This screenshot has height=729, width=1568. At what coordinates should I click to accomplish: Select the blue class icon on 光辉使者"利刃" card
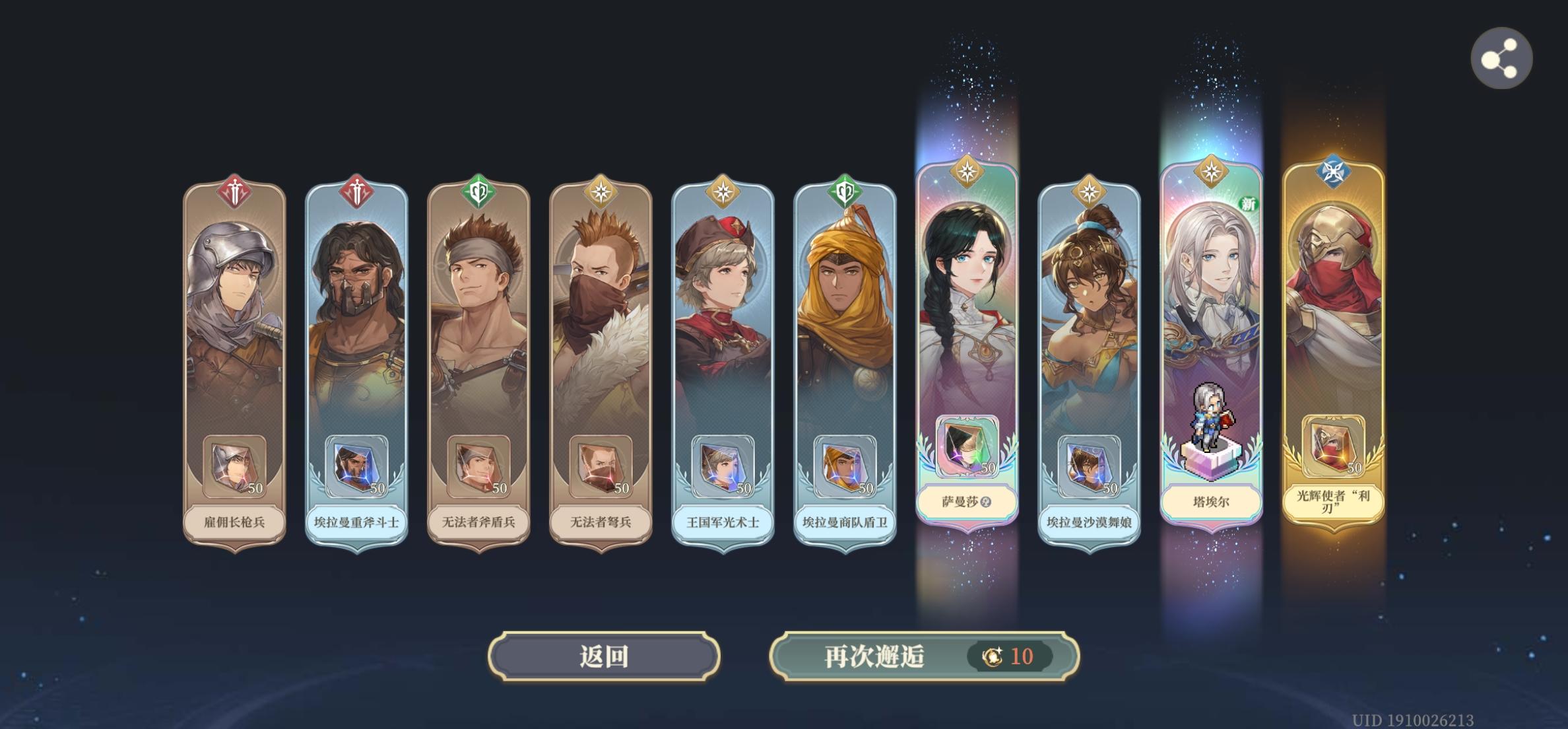coord(1332,170)
